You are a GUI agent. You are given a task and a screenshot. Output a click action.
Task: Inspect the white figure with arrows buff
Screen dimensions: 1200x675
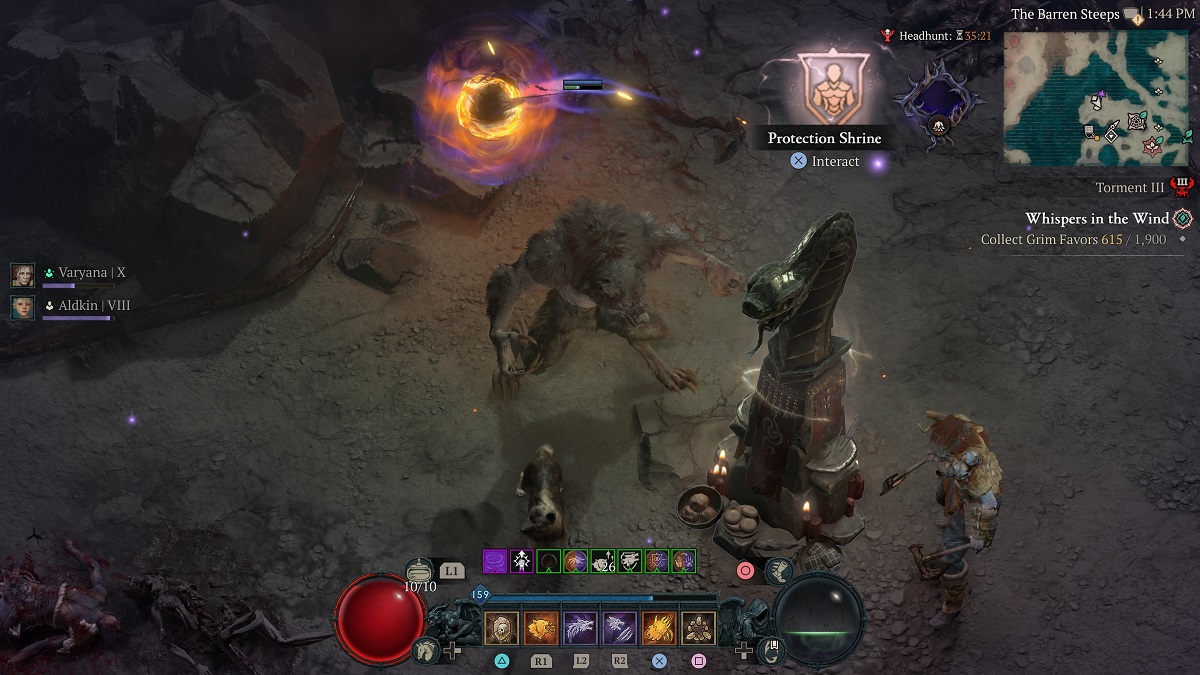point(522,561)
